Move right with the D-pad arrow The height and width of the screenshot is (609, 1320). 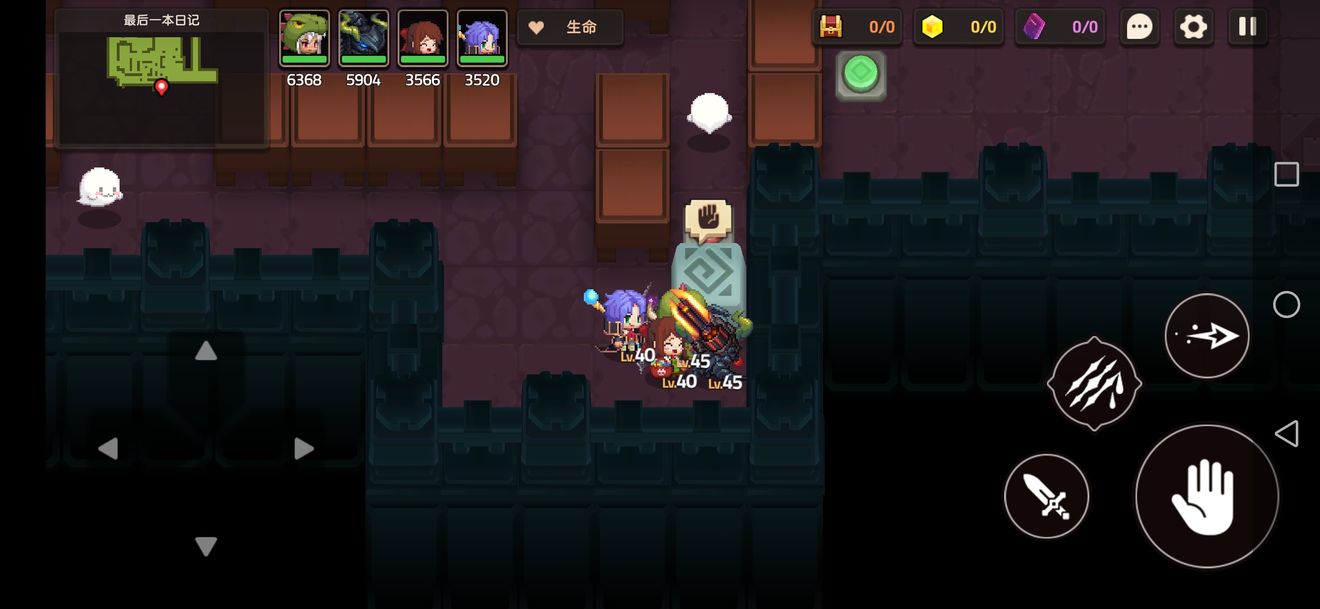coord(303,449)
